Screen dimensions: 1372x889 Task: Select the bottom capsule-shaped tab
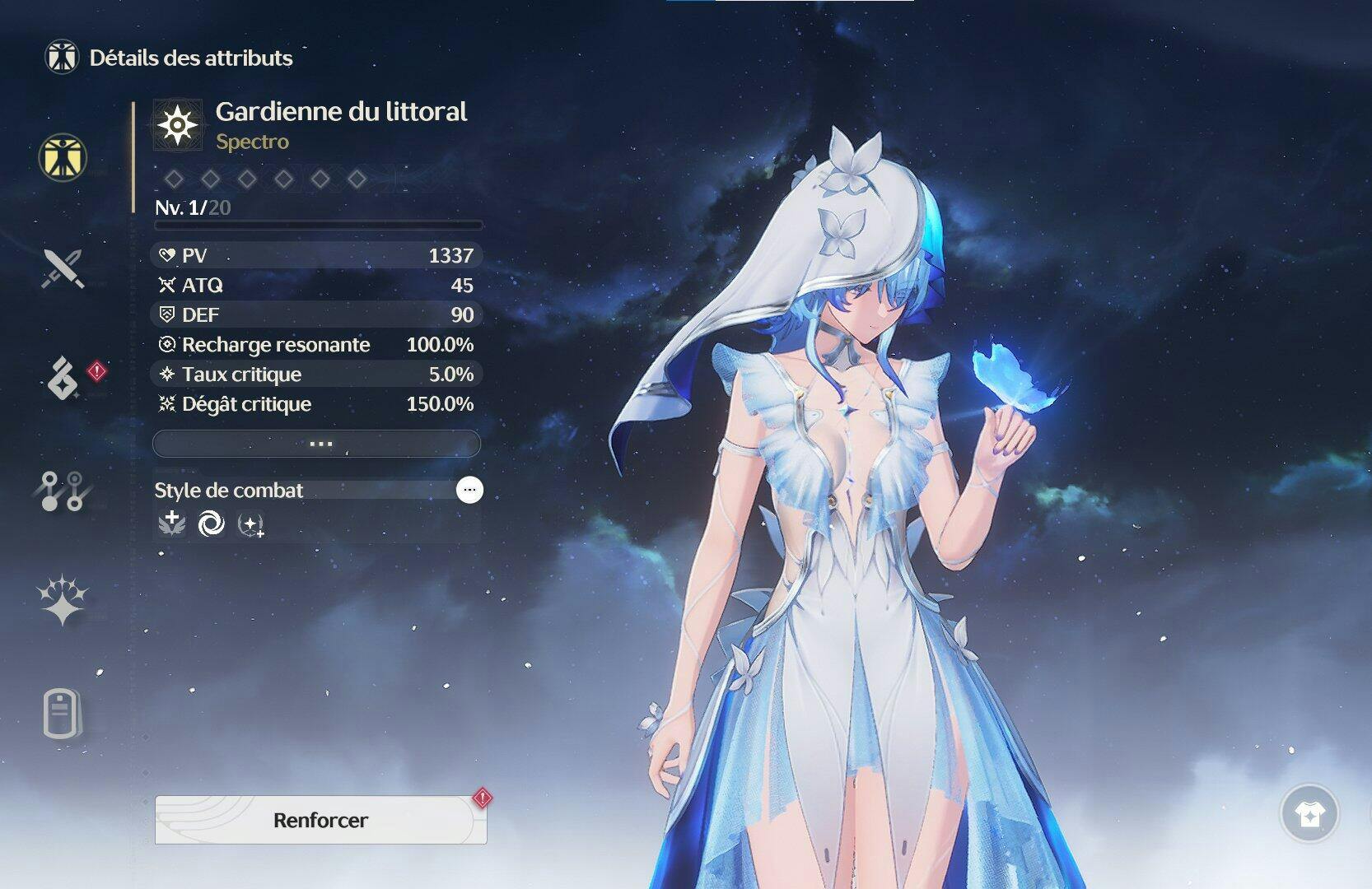(x=63, y=714)
